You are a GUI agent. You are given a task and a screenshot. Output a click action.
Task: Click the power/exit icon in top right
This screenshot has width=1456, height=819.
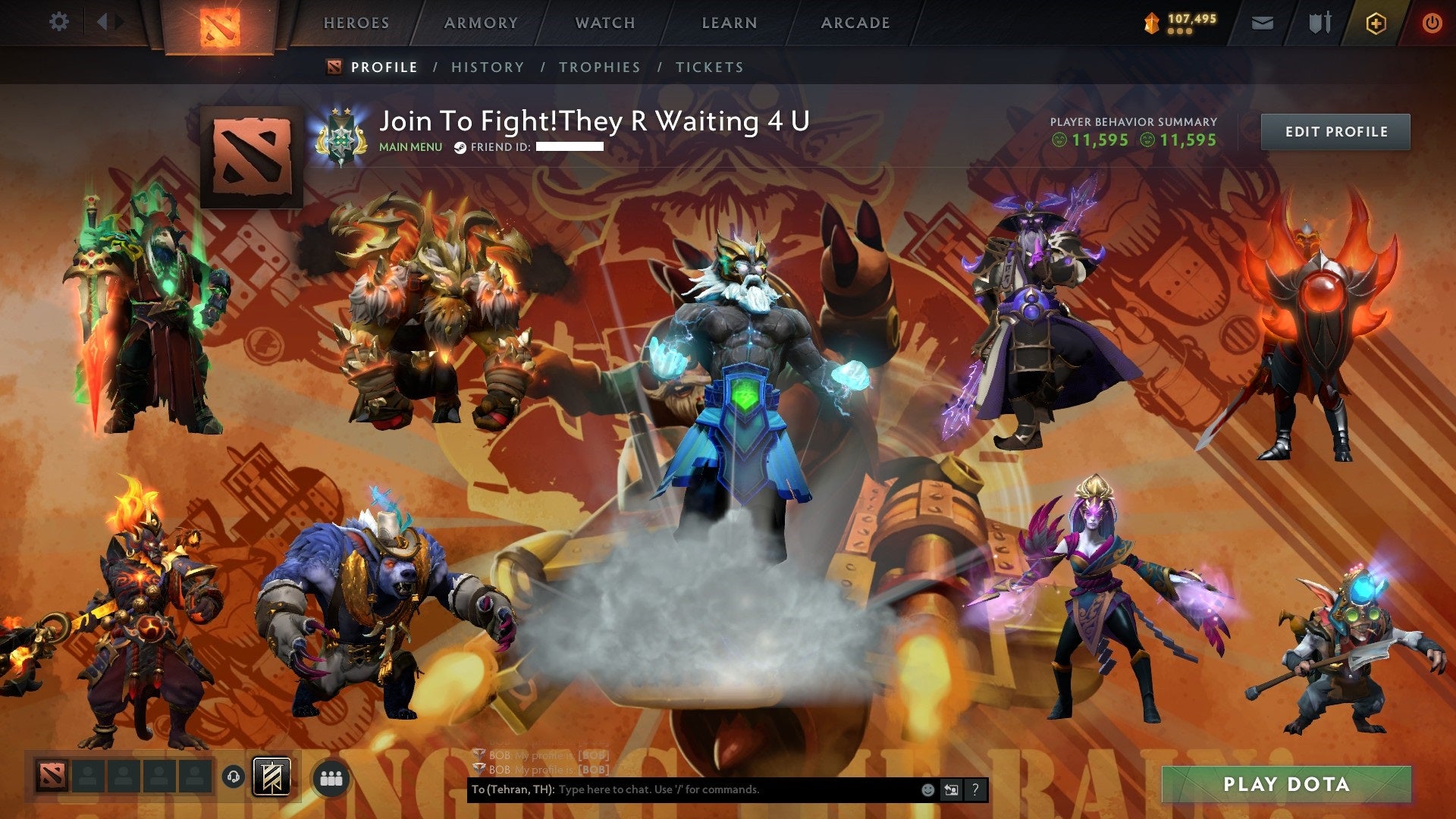coord(1432,22)
